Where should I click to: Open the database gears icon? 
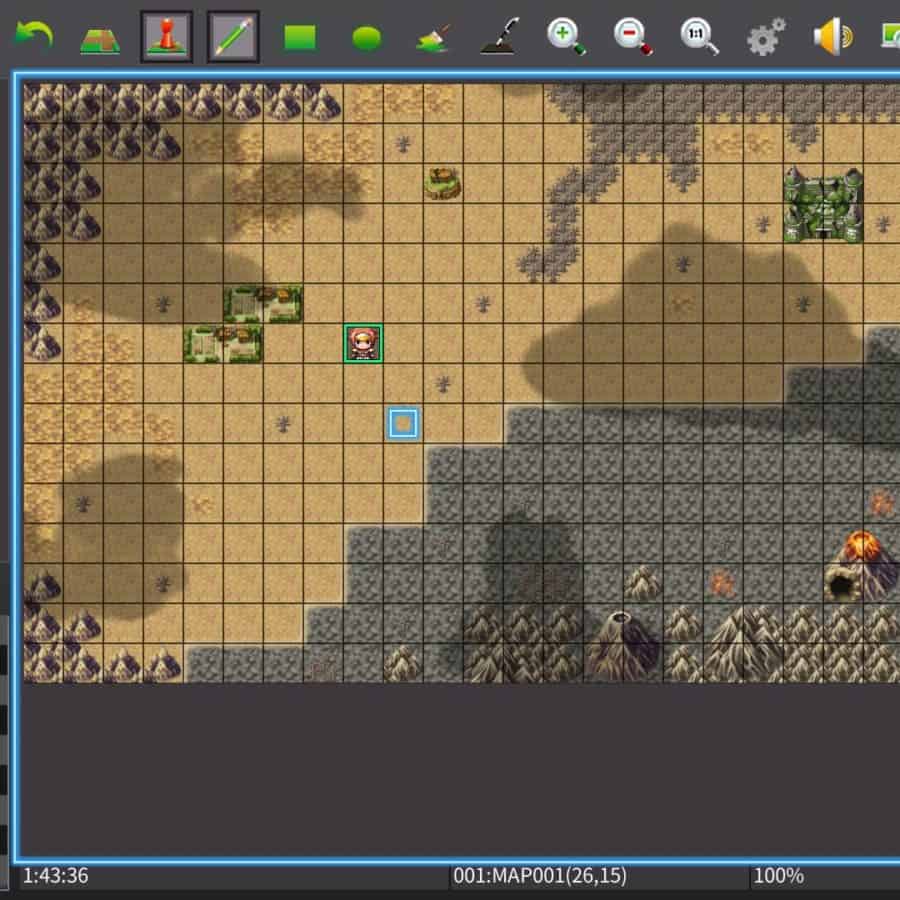click(x=766, y=37)
